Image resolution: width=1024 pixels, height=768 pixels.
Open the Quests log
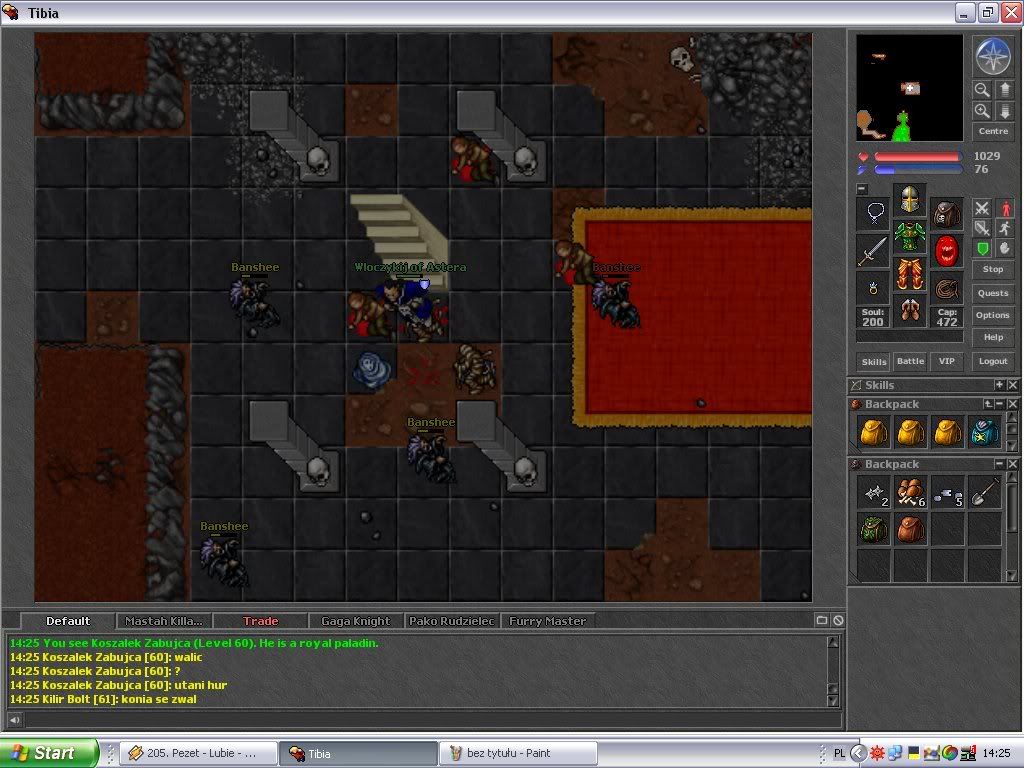[992, 293]
